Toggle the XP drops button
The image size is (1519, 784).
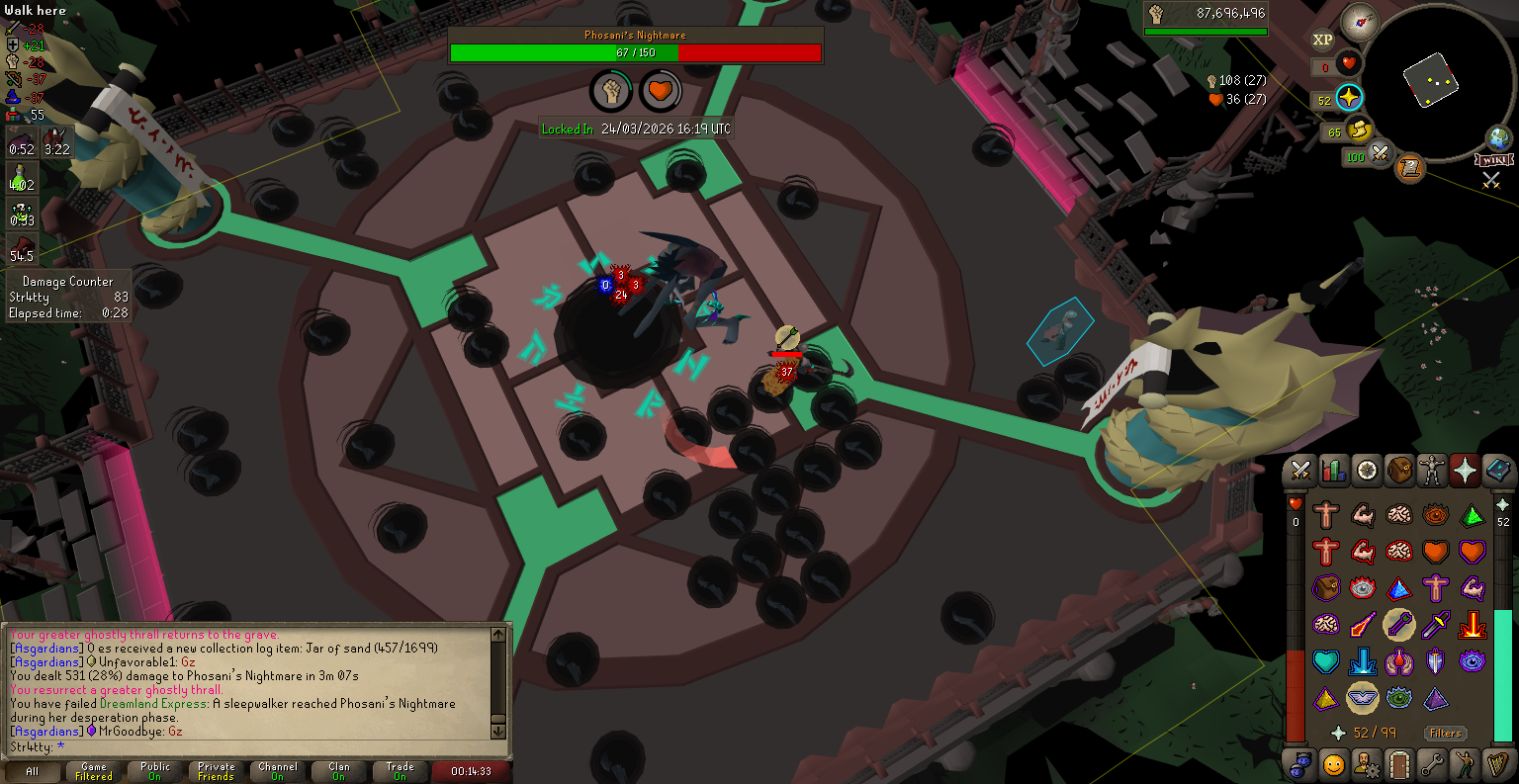pyautogui.click(x=1322, y=40)
